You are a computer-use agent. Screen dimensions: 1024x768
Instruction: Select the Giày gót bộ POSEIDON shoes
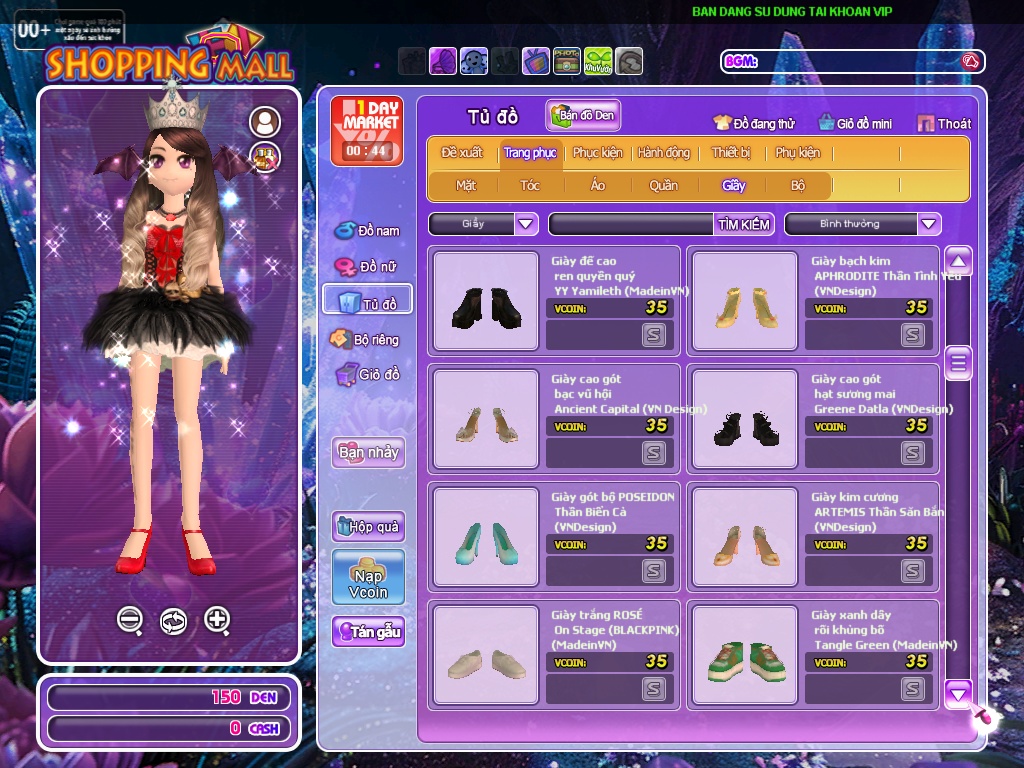coord(485,534)
